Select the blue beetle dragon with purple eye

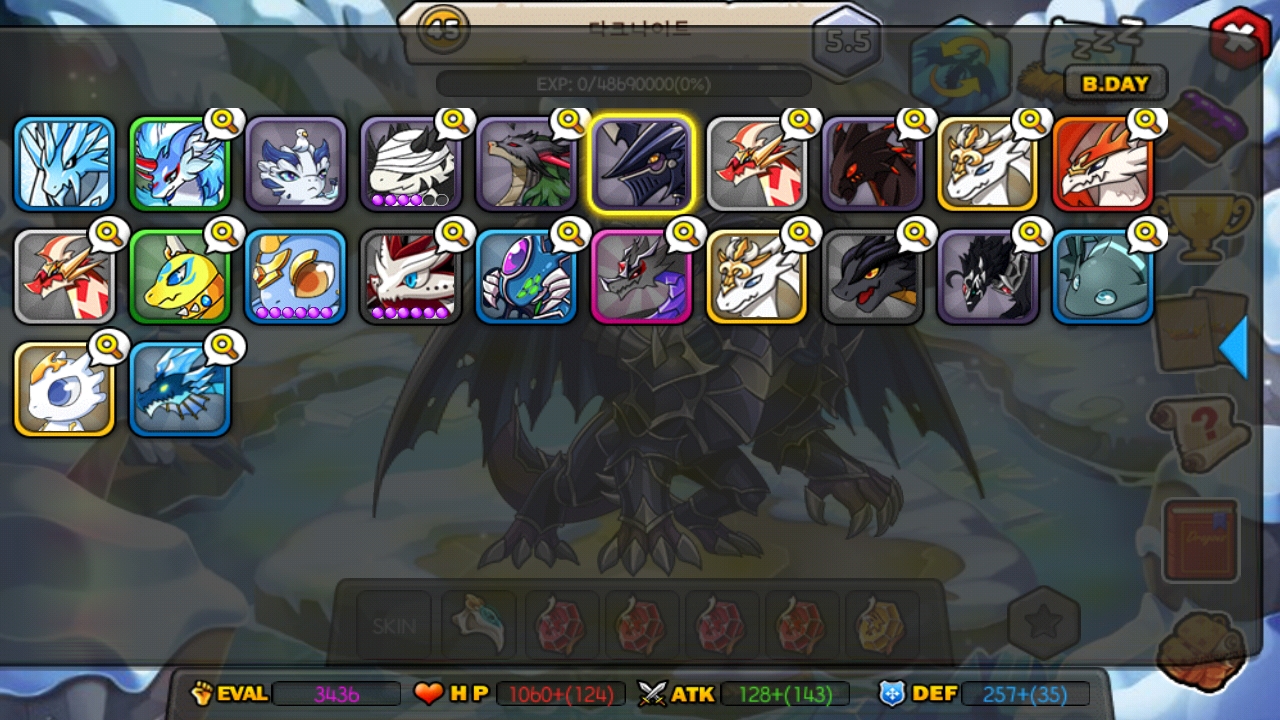click(x=526, y=277)
